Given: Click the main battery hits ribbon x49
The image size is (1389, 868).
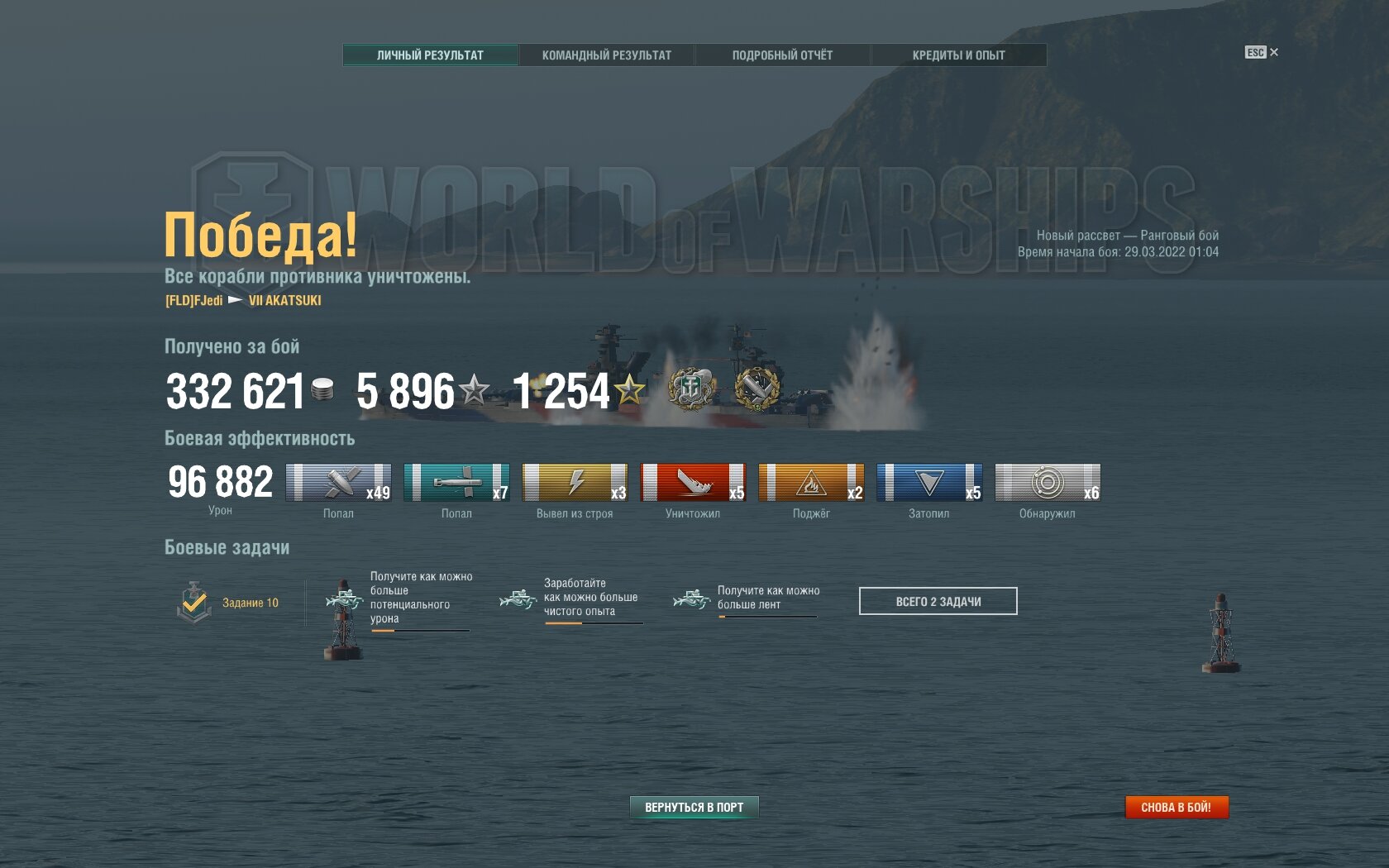Looking at the screenshot, I should (x=338, y=483).
